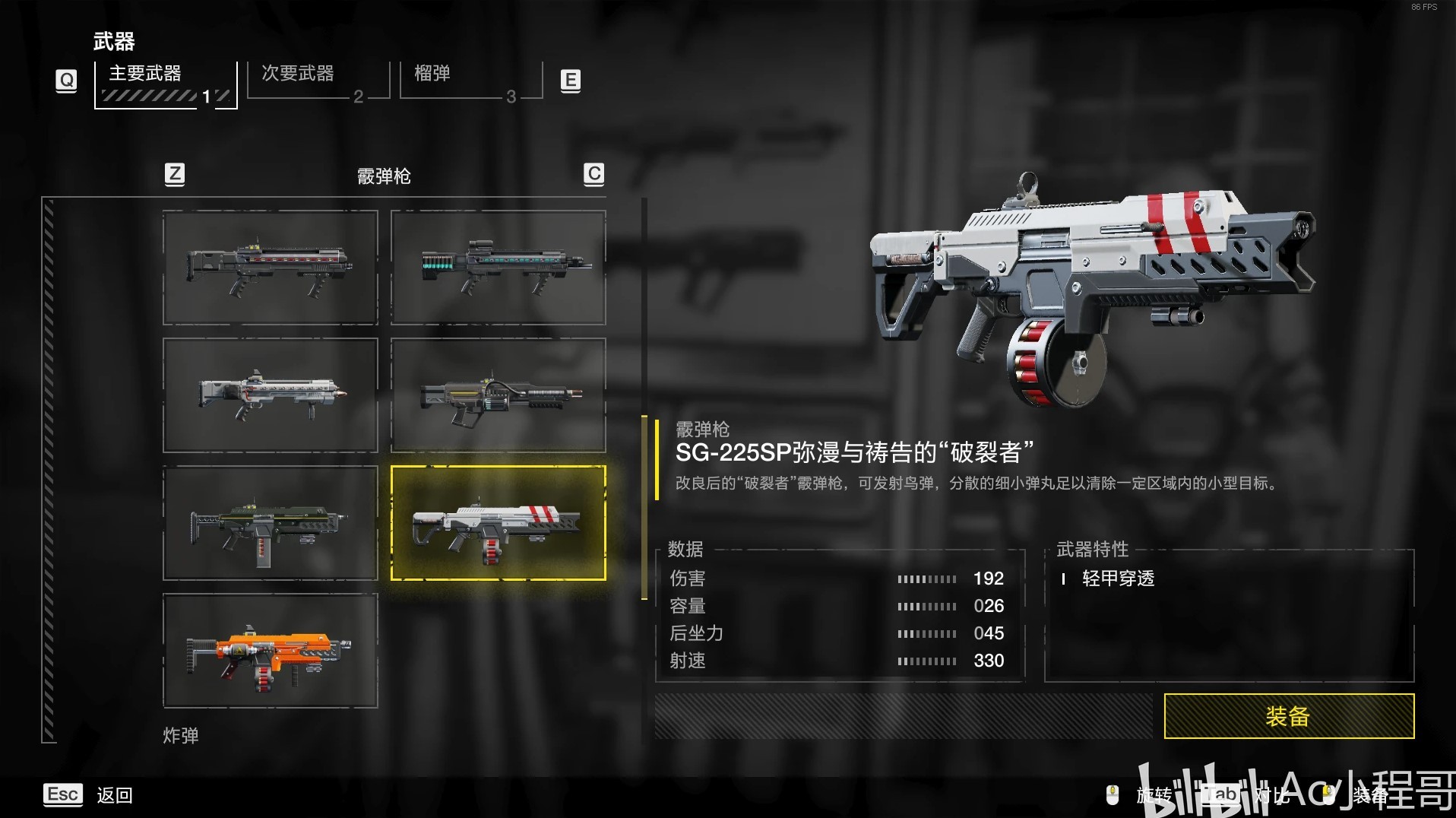Pick the white and silver shotgun tile

click(x=270, y=395)
